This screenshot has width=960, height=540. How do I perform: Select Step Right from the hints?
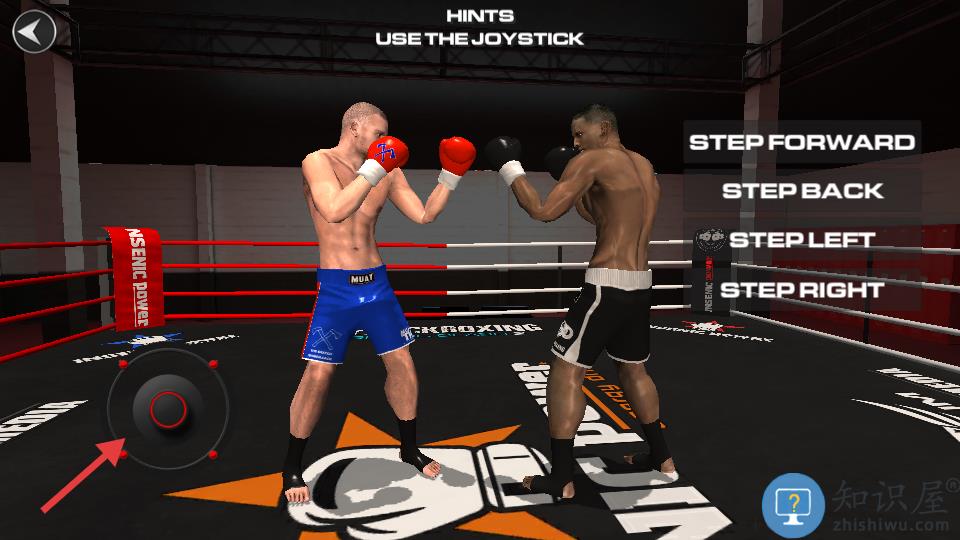(802, 290)
